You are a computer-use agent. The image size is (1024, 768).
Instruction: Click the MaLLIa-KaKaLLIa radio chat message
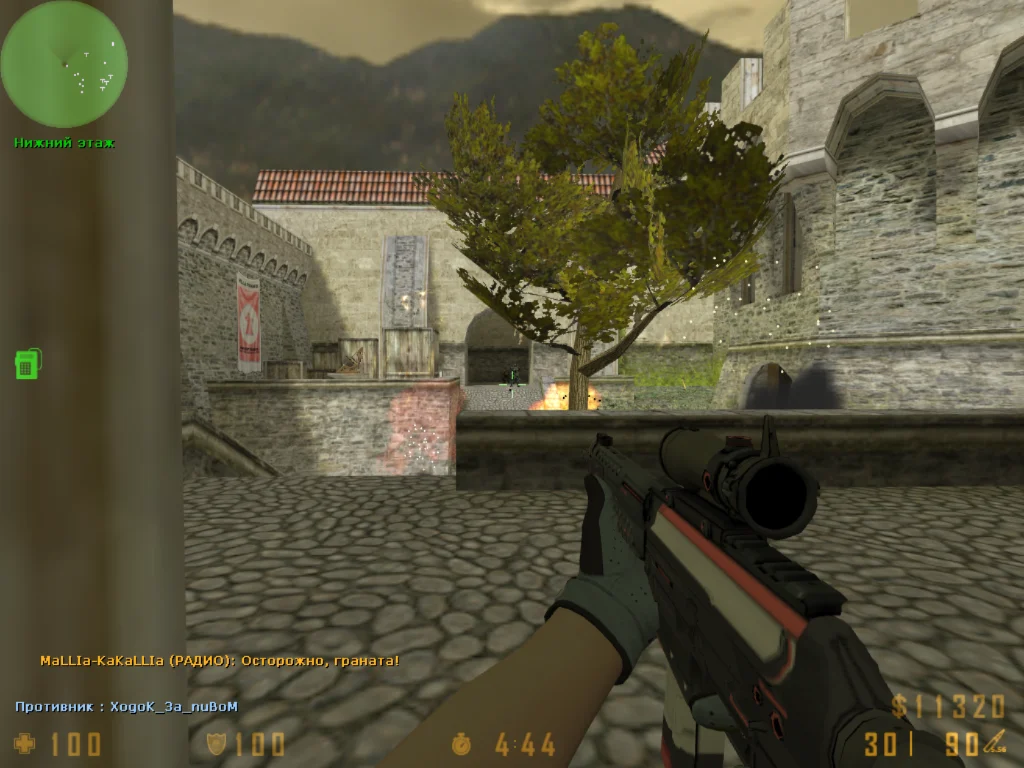click(x=220, y=661)
